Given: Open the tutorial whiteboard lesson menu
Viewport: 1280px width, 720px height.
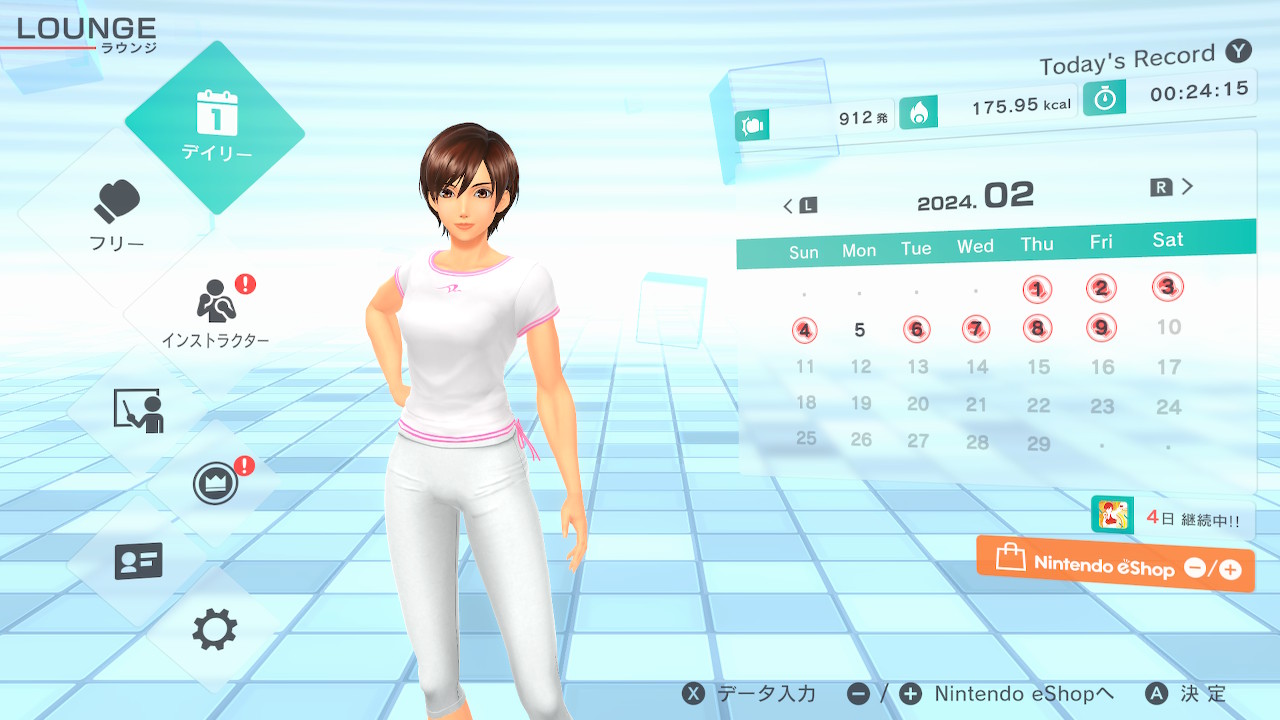Looking at the screenshot, I should point(138,410).
